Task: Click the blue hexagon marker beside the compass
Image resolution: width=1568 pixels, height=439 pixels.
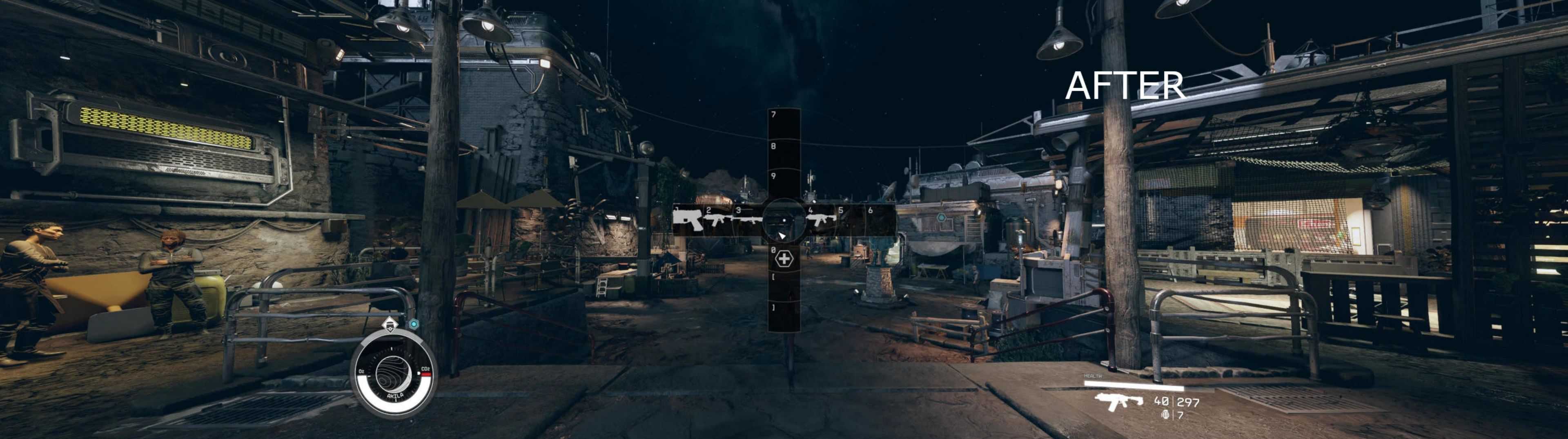Action: (414, 324)
